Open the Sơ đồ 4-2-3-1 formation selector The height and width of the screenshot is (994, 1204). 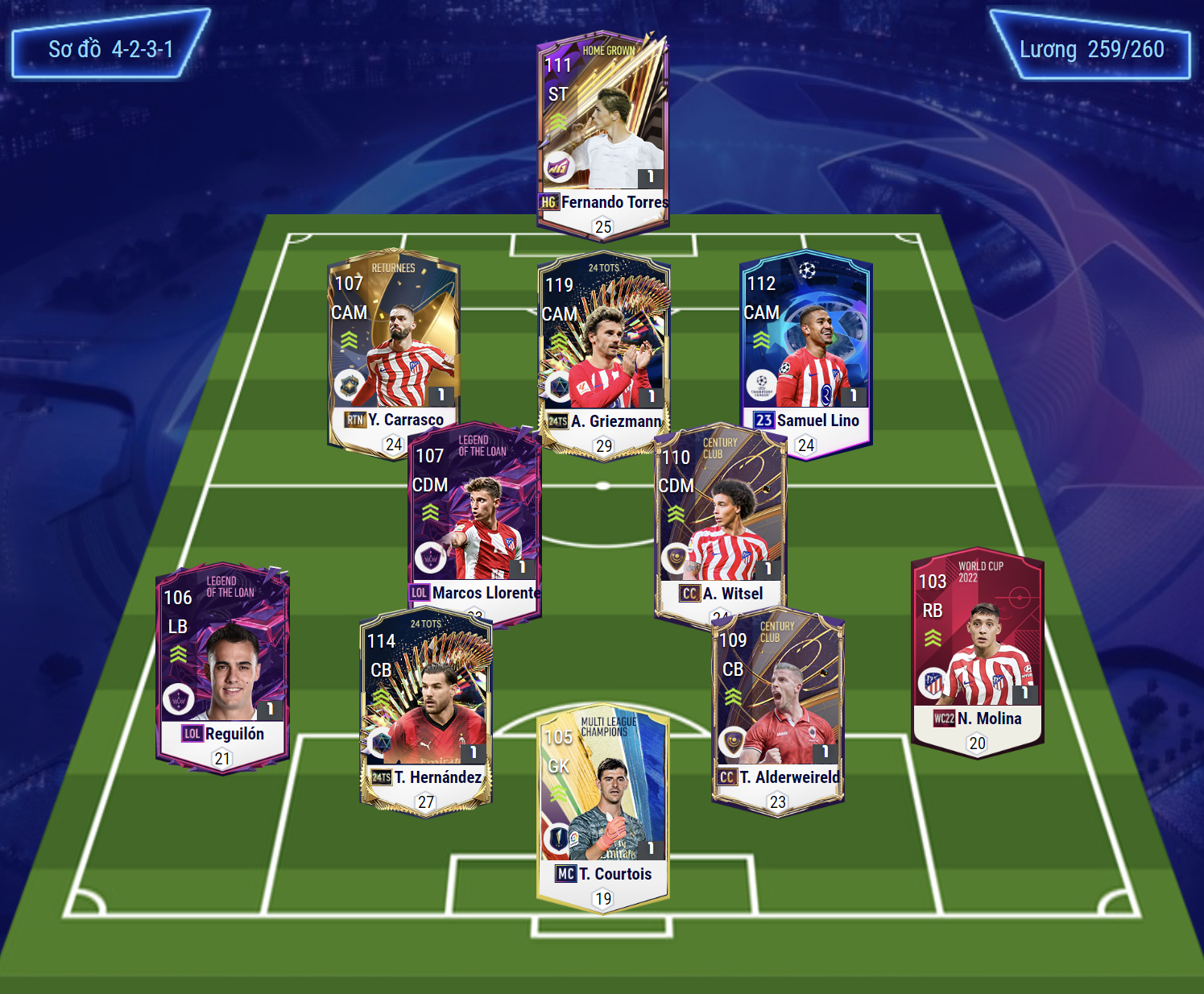(110, 49)
